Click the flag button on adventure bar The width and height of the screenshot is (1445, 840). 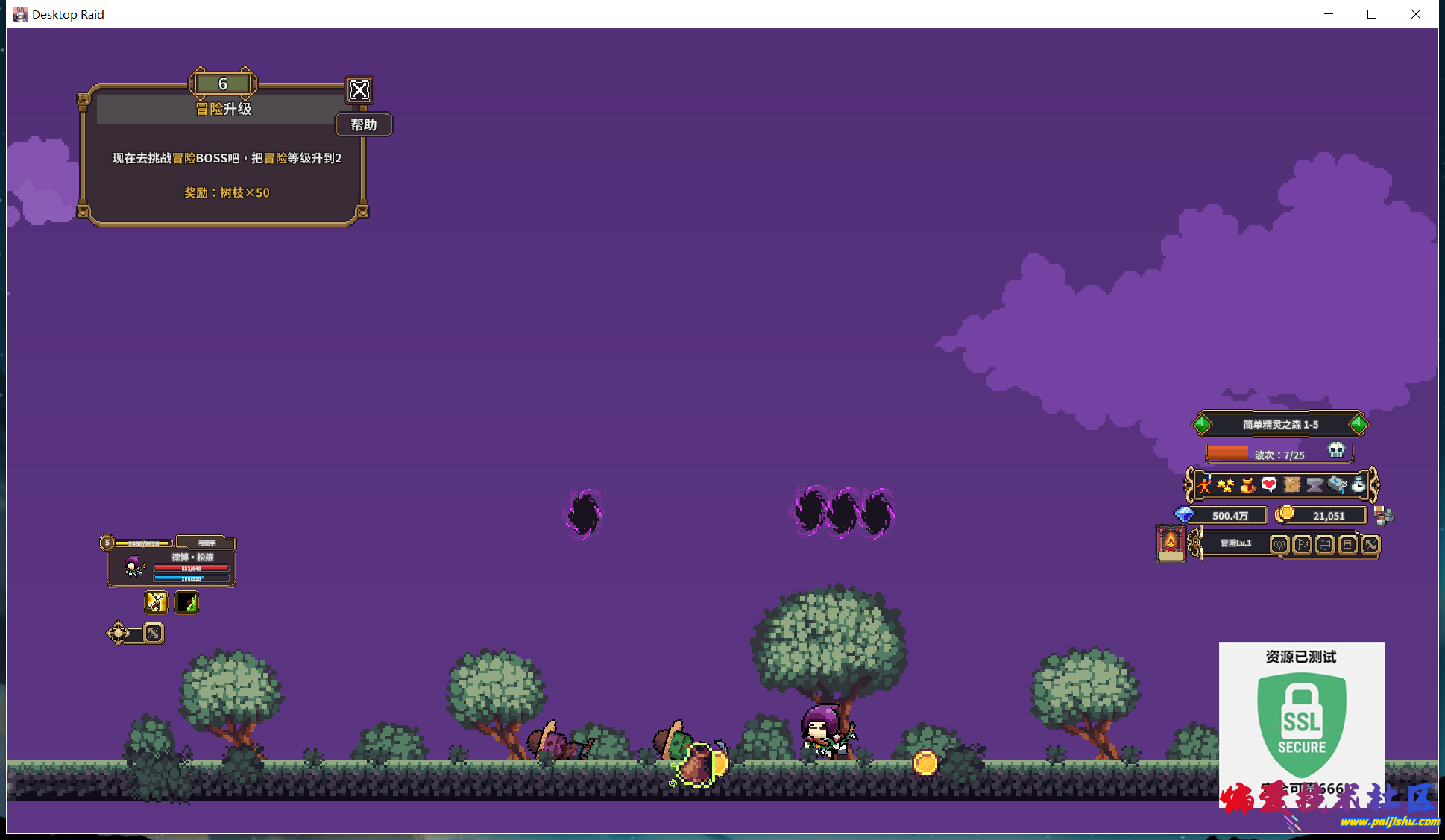point(1302,545)
